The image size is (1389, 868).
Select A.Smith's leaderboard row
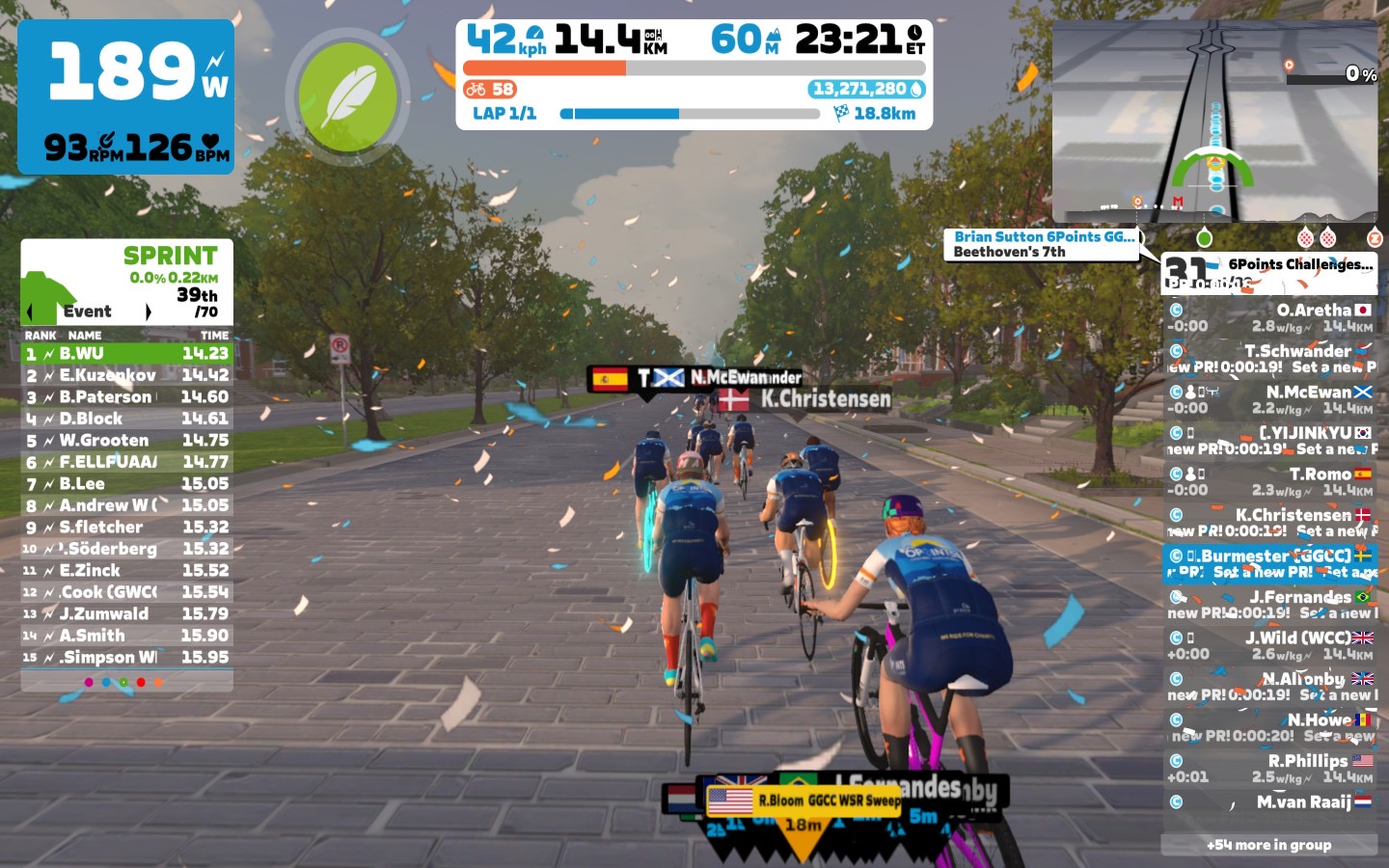pos(126,636)
